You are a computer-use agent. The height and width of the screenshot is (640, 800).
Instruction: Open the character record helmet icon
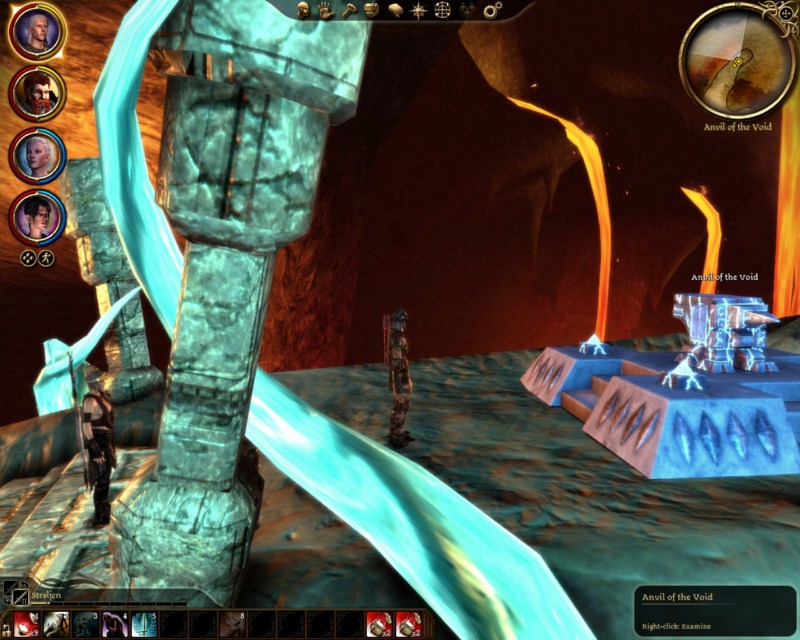(x=303, y=9)
